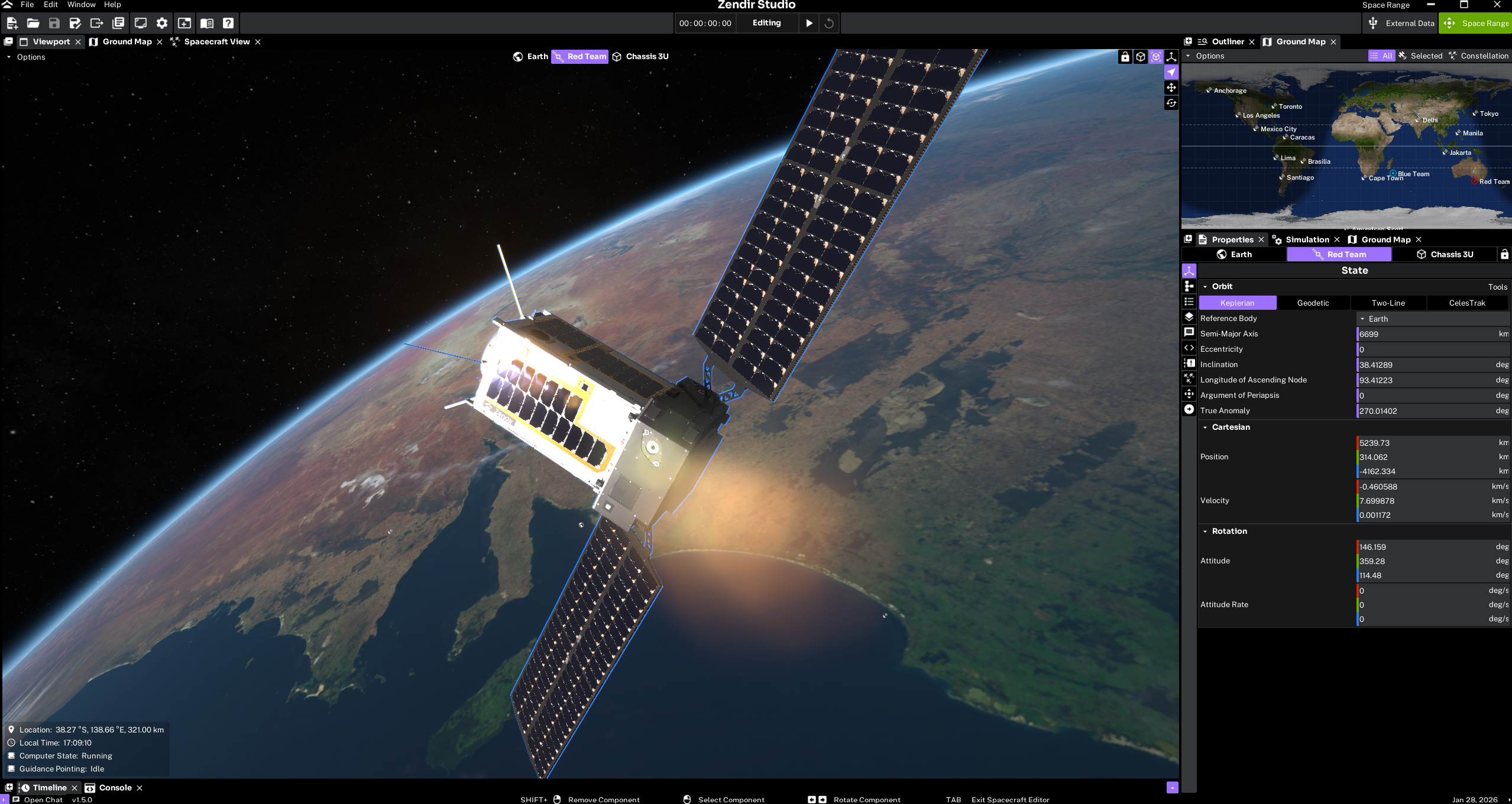Image resolution: width=1512 pixels, height=804 pixels.
Task: Switch to the Console tab
Action: pyautogui.click(x=115, y=787)
